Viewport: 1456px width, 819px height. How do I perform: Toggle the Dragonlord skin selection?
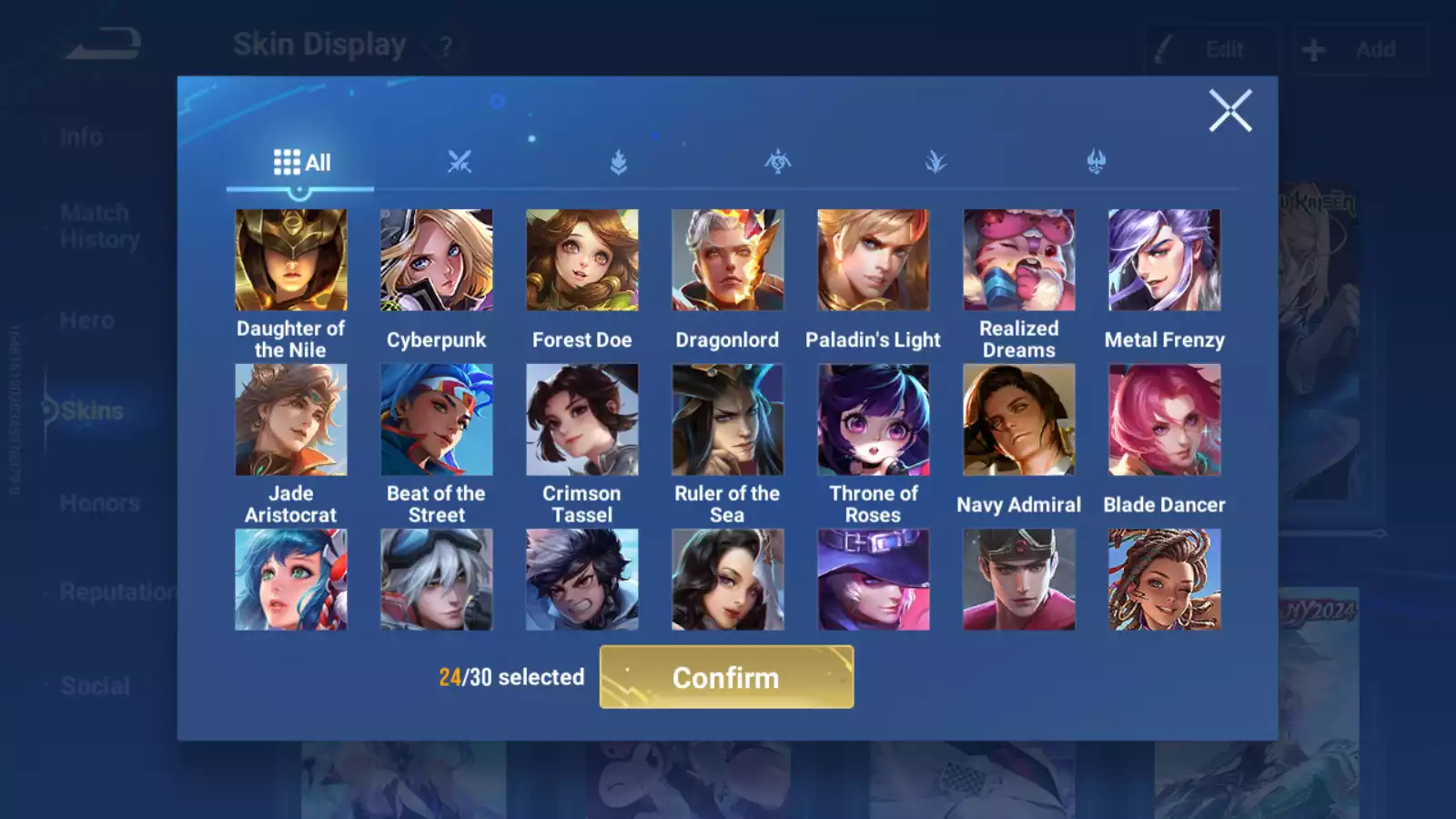point(728,260)
